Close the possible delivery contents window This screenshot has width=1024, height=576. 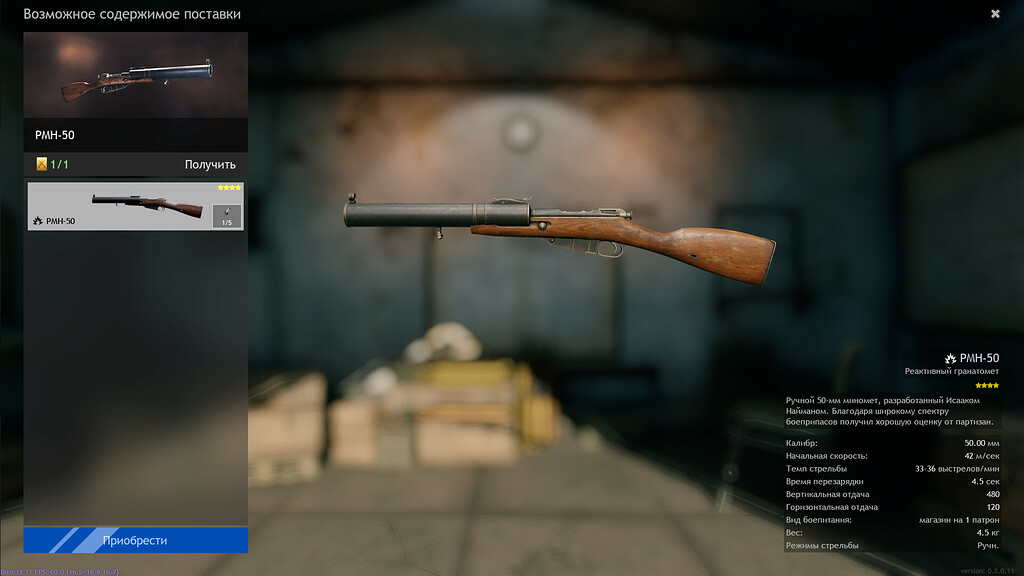coord(995,14)
